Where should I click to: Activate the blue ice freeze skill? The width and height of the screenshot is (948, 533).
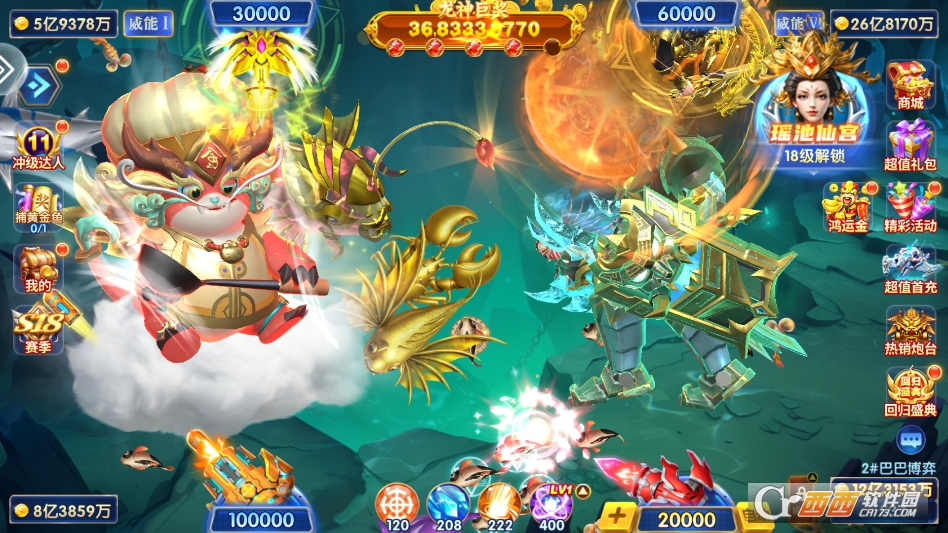448,503
